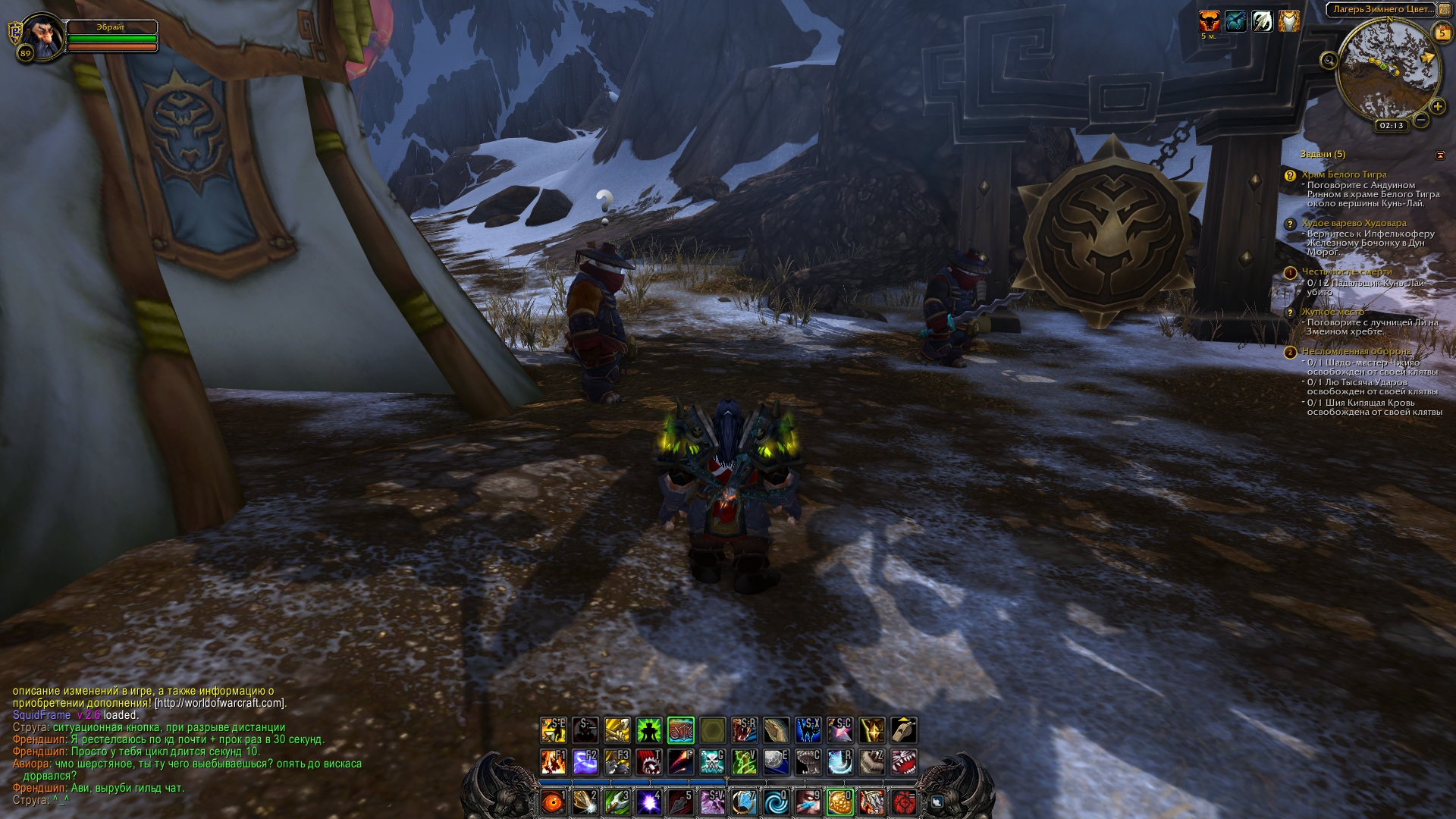This screenshot has height=819, width=1456.
Task: Collapse the Задачи objectives tracker
Action: tap(1440, 155)
